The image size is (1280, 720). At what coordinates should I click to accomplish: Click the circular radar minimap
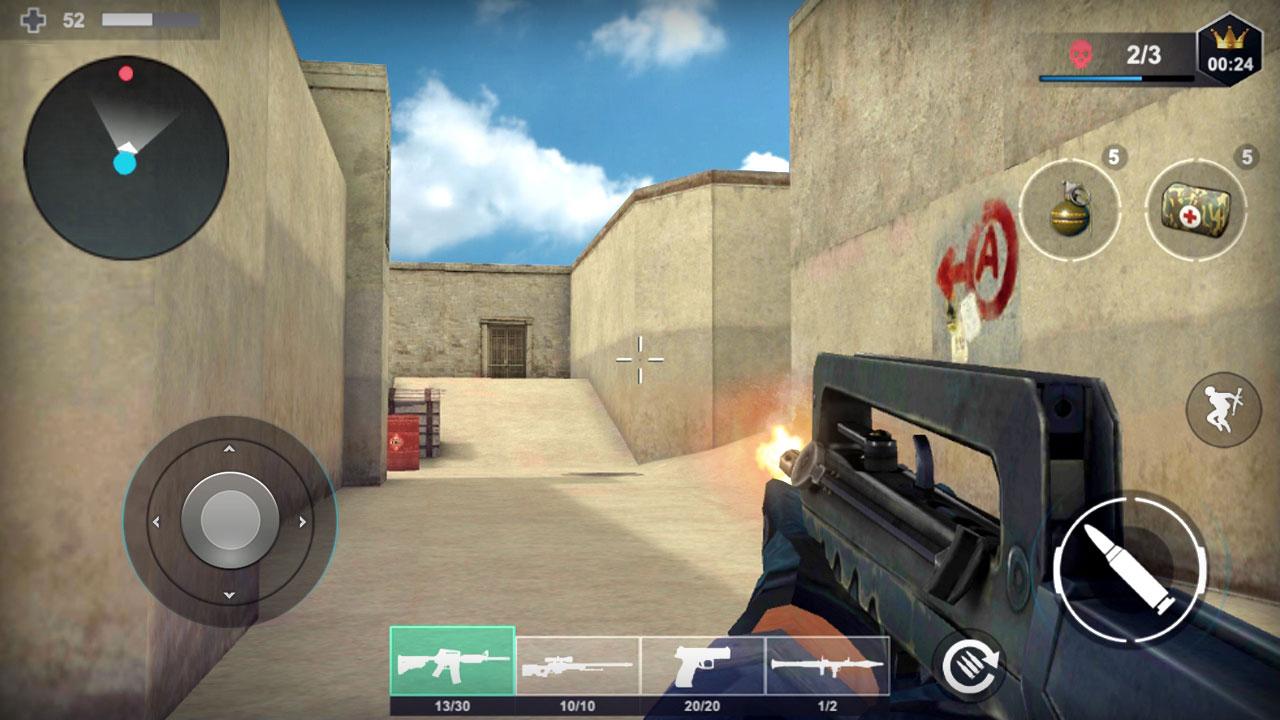click(126, 158)
